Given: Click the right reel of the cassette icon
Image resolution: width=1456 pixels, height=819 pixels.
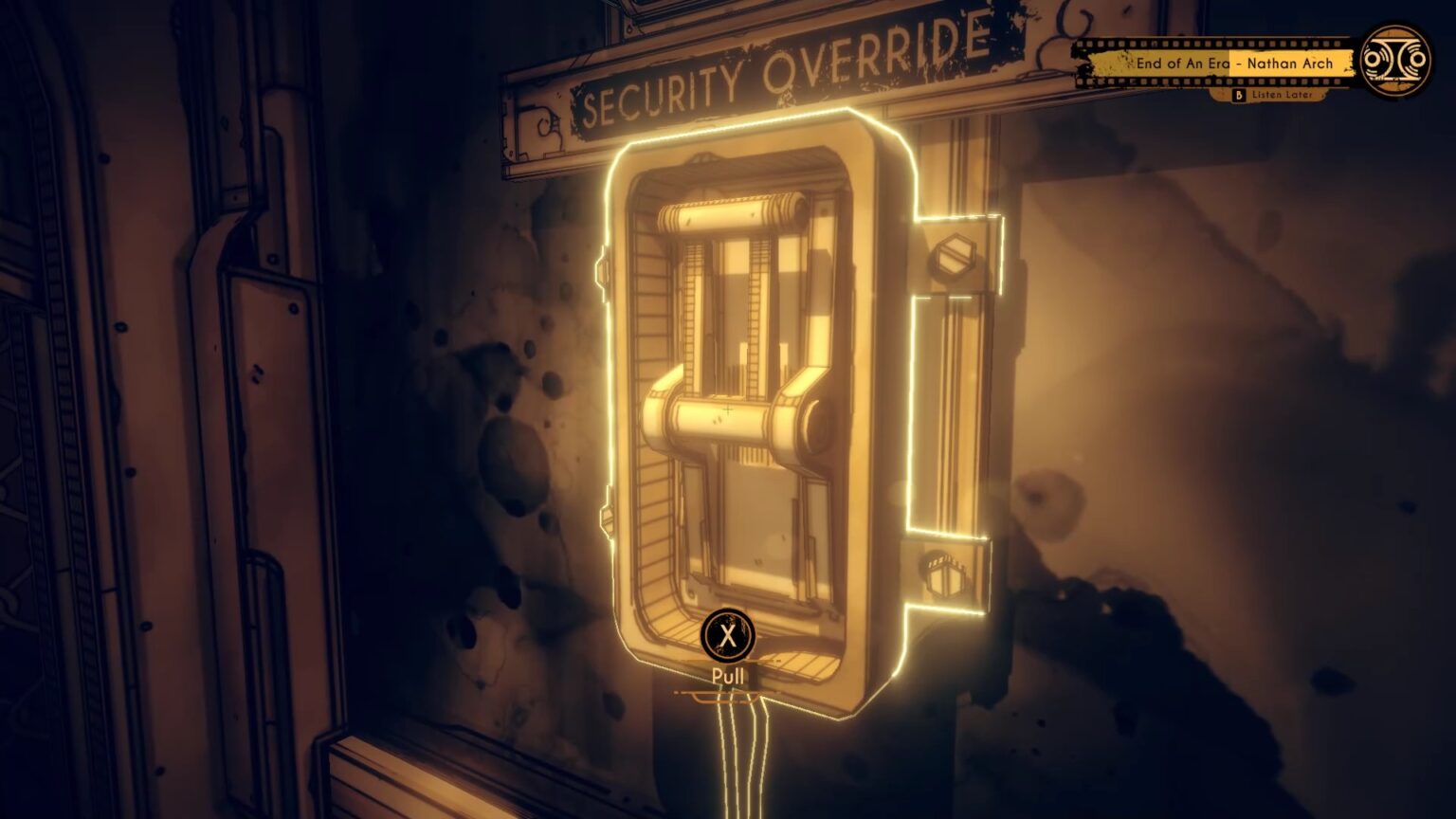Looking at the screenshot, I should click(1419, 61).
